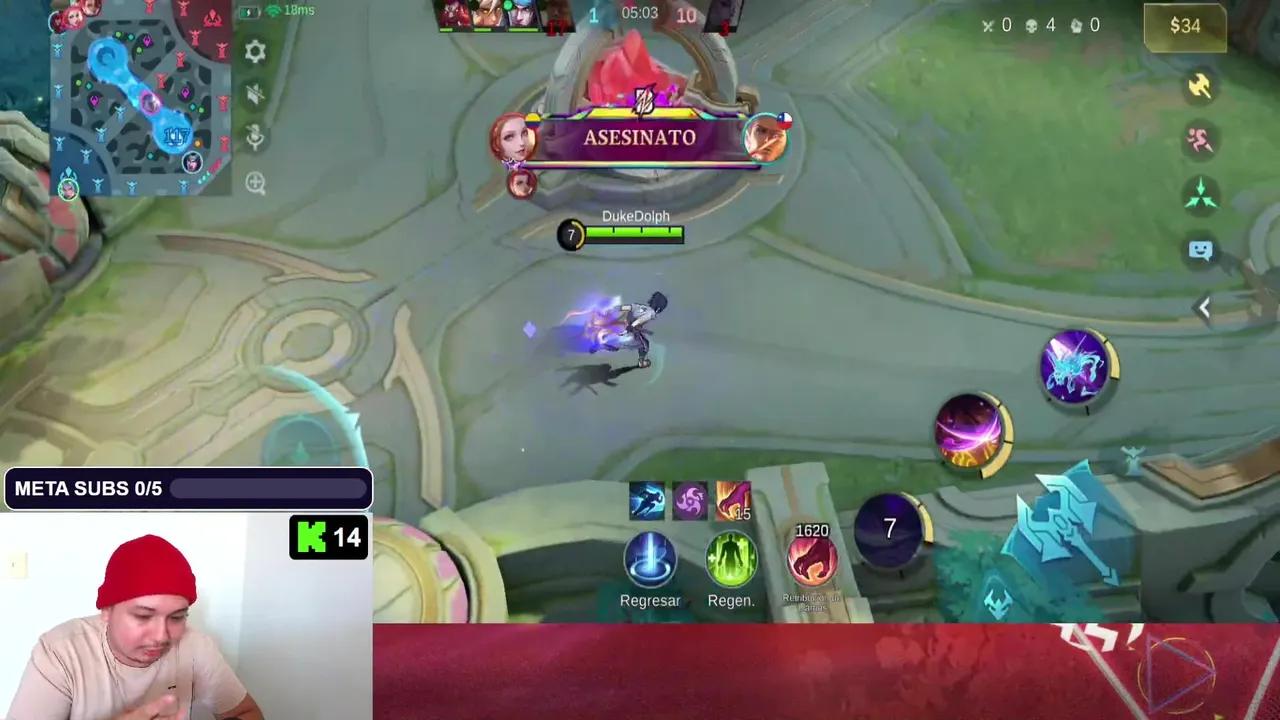The height and width of the screenshot is (720, 1280).
Task: Click the META SUBS 0/5 progress bar
Action: [x=186, y=488]
